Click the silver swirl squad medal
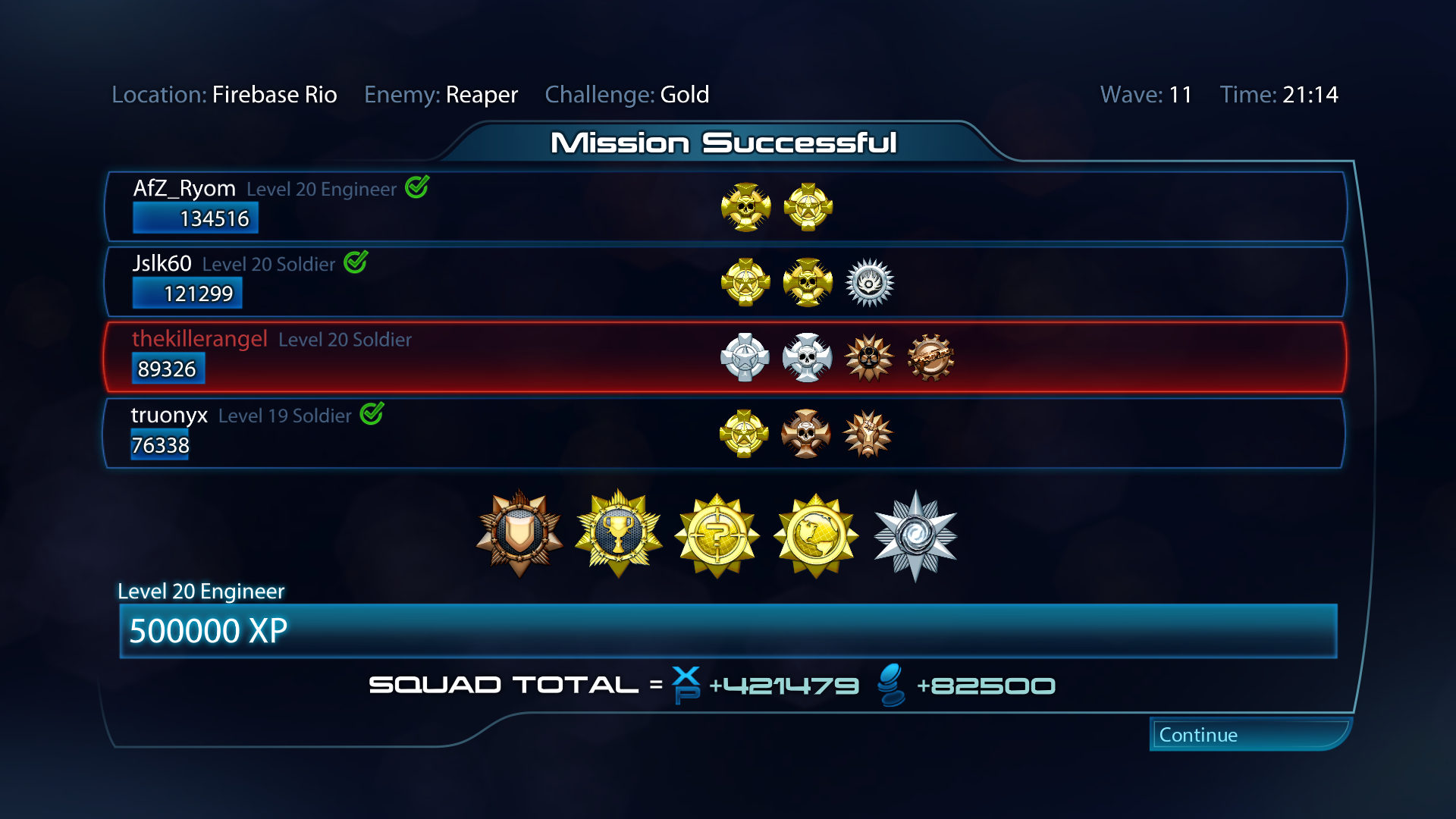 915,535
